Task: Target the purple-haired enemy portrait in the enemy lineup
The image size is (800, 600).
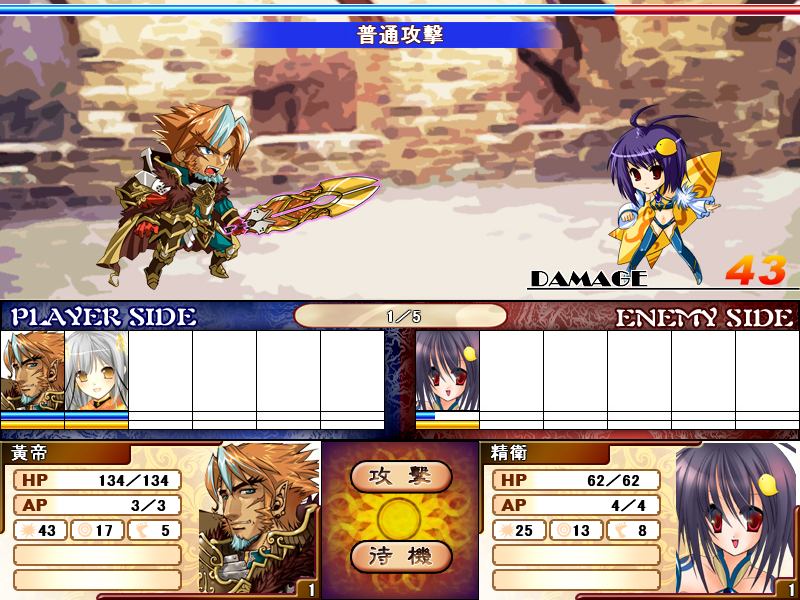Action: pyautogui.click(x=447, y=371)
